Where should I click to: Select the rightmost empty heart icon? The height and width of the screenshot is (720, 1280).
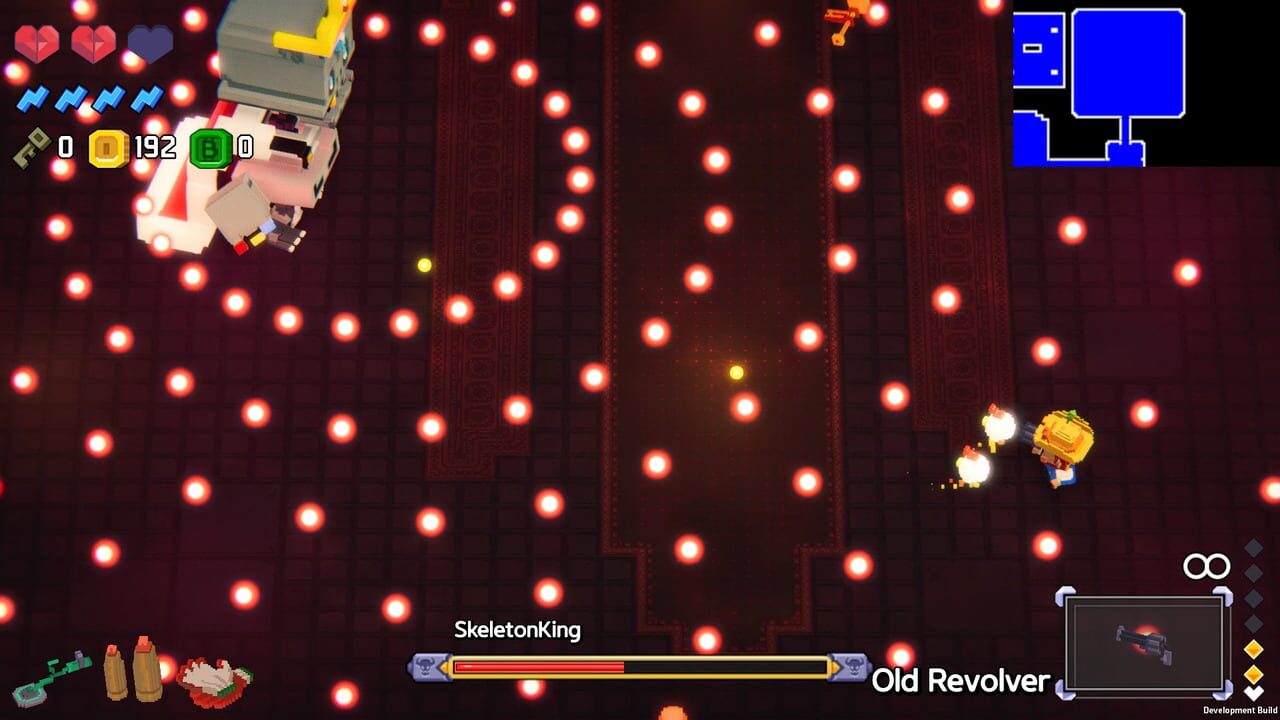pos(150,44)
